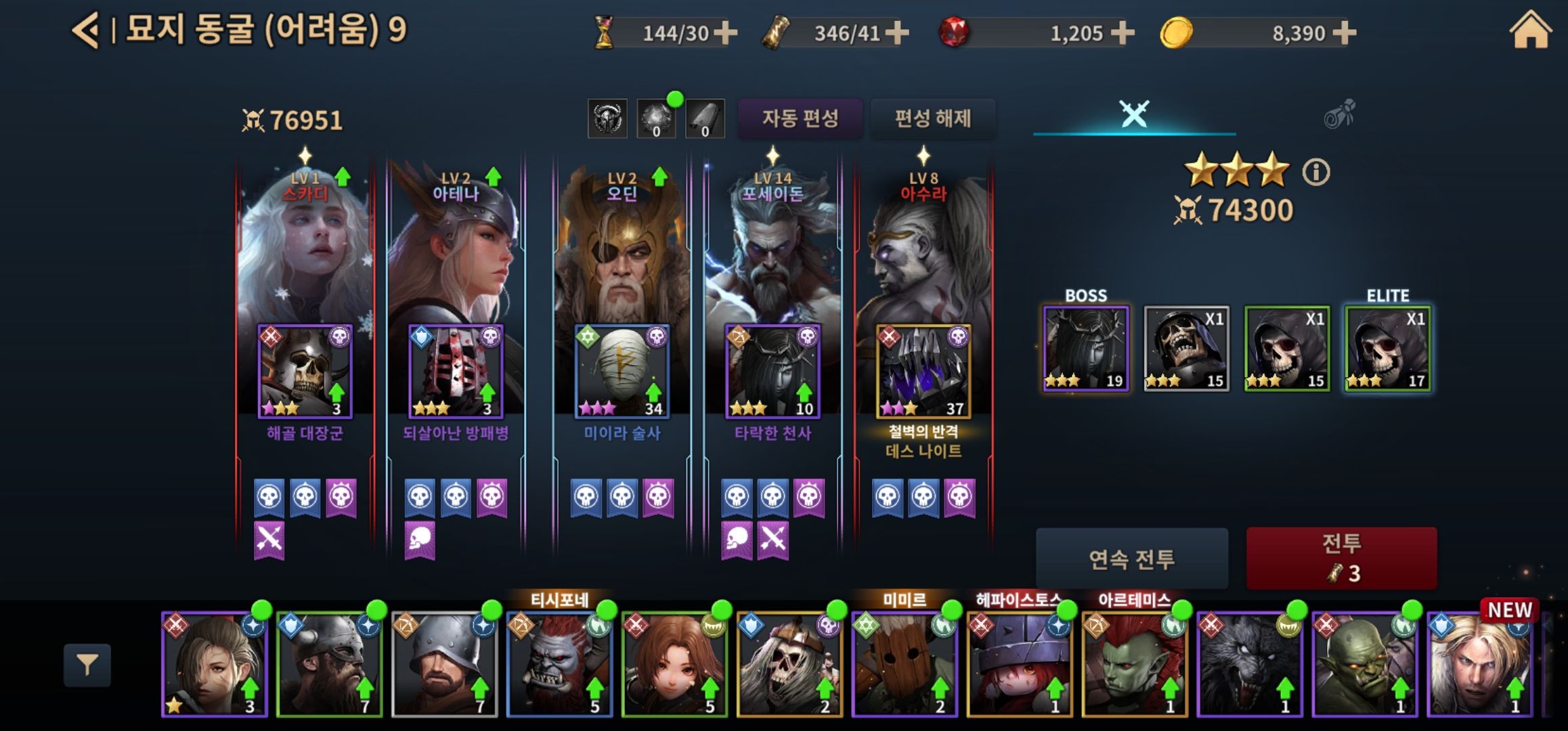Viewport: 1568px width, 731px height.
Task: Clear the lineup with 편성 해제
Action: pos(933,118)
